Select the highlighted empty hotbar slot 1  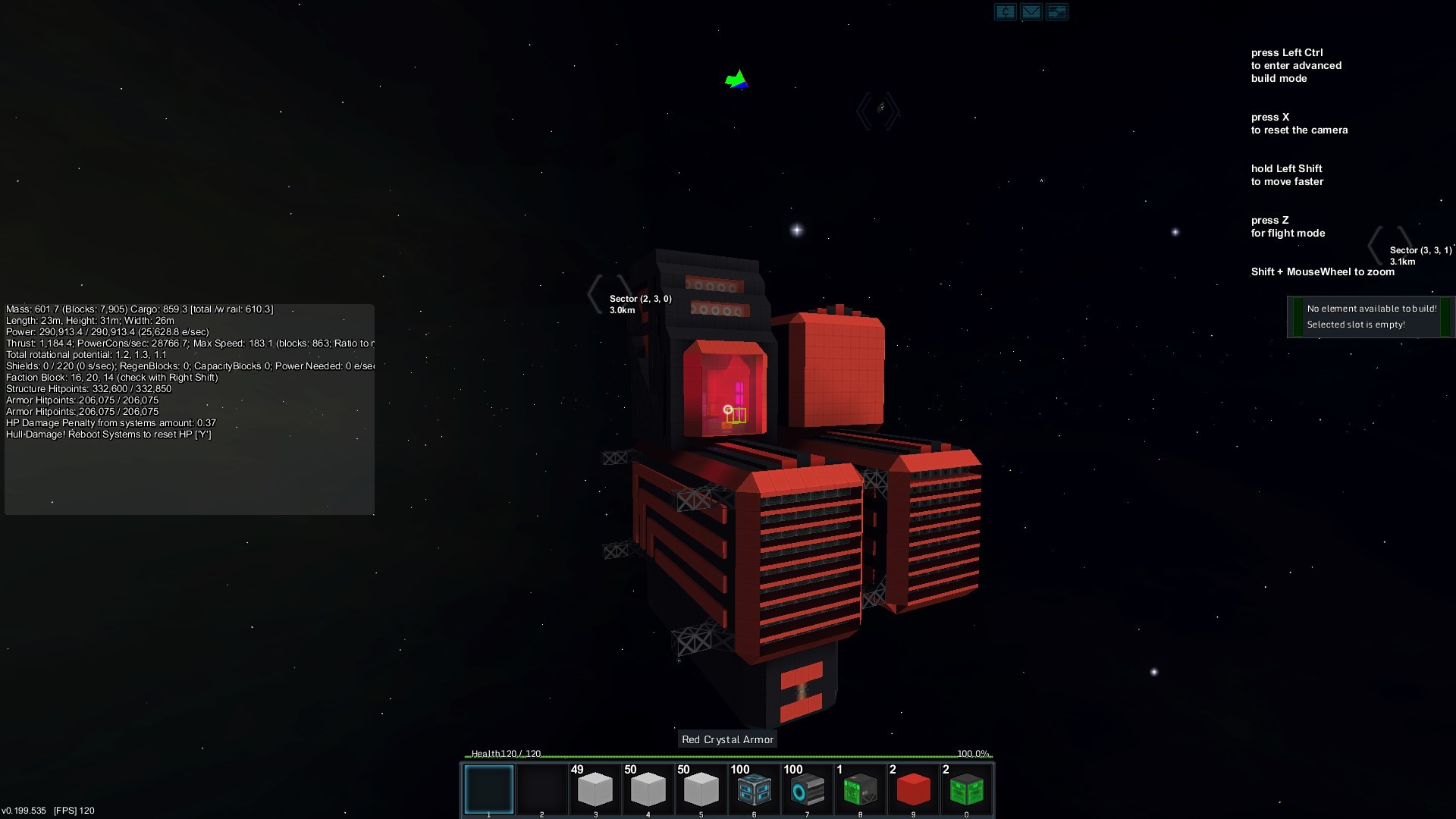(x=489, y=789)
